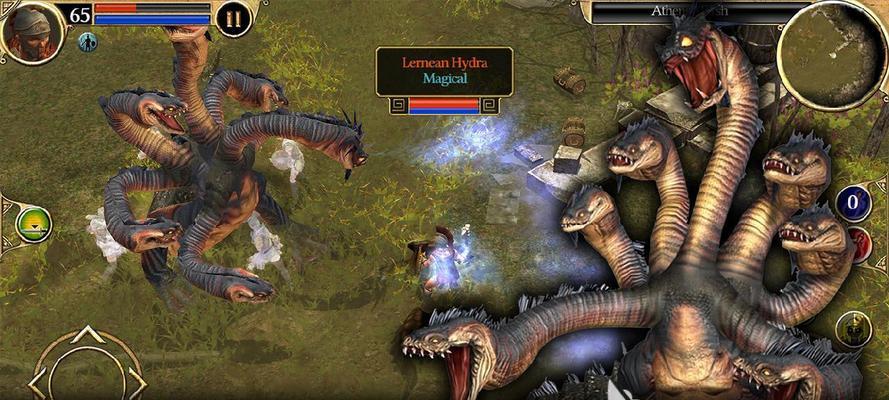Open the hero portrait character panel
The image size is (889, 400).
32,30
